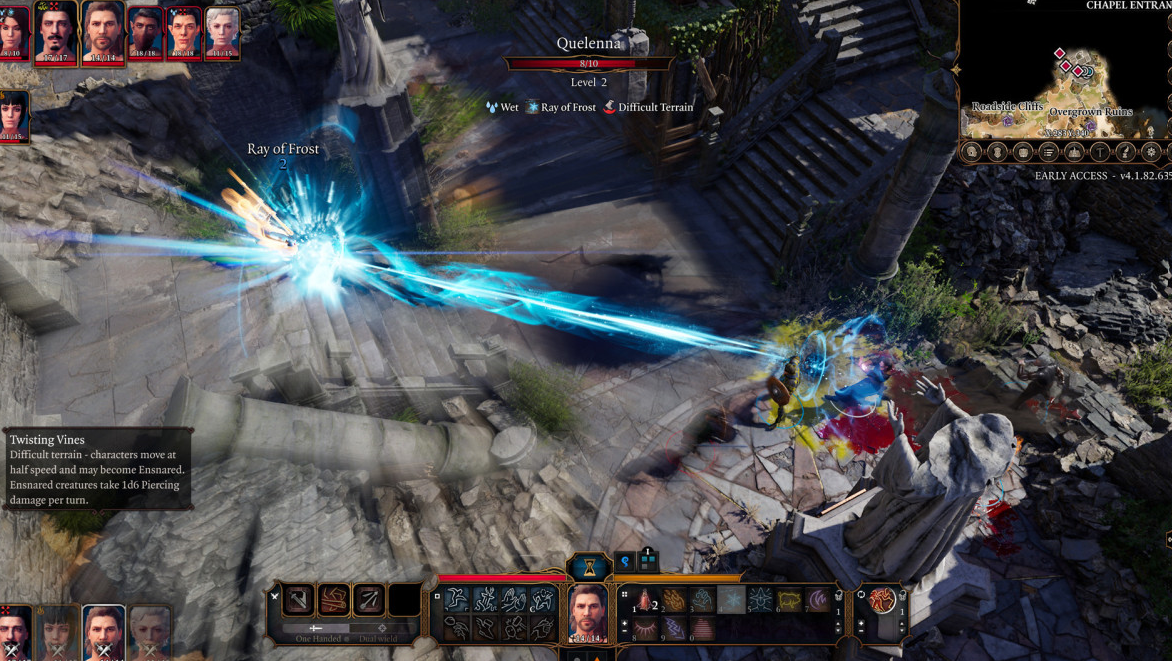The image size is (1172, 661).
Task: Choose the yellow boar icon in slot 6
Action: coord(790,600)
